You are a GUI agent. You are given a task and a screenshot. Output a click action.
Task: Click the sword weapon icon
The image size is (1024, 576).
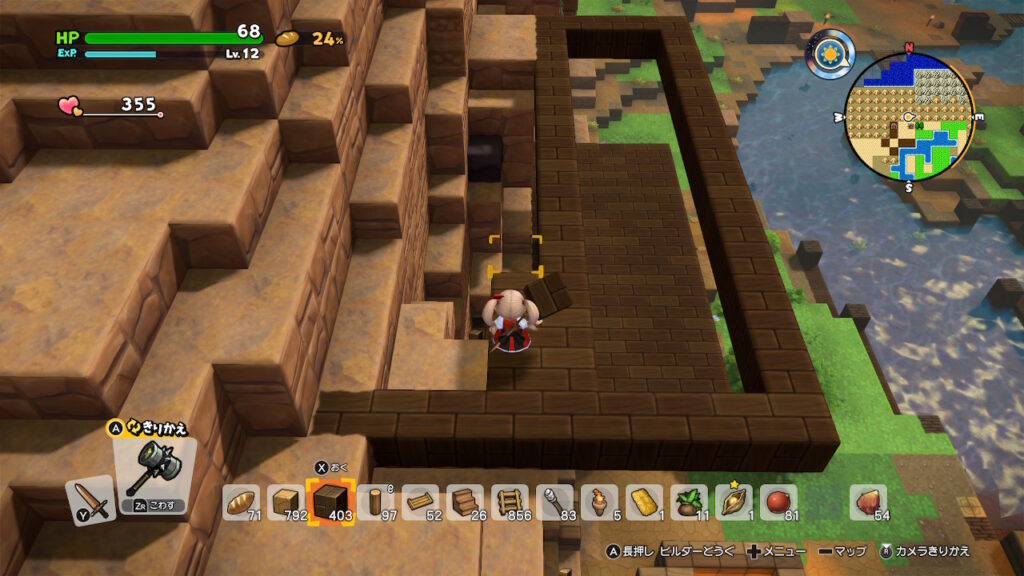[x=90, y=500]
